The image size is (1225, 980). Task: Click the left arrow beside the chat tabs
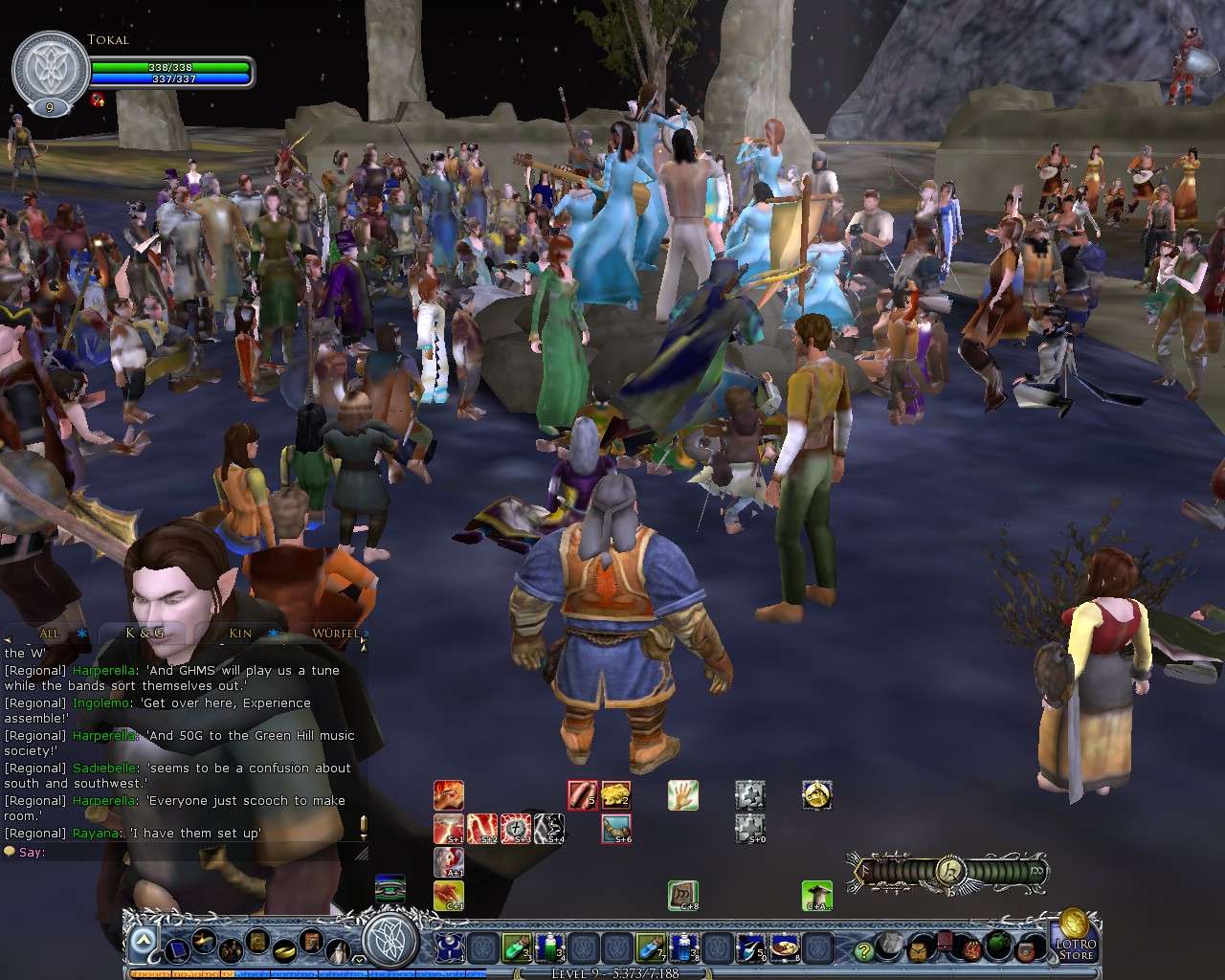click(x=9, y=638)
